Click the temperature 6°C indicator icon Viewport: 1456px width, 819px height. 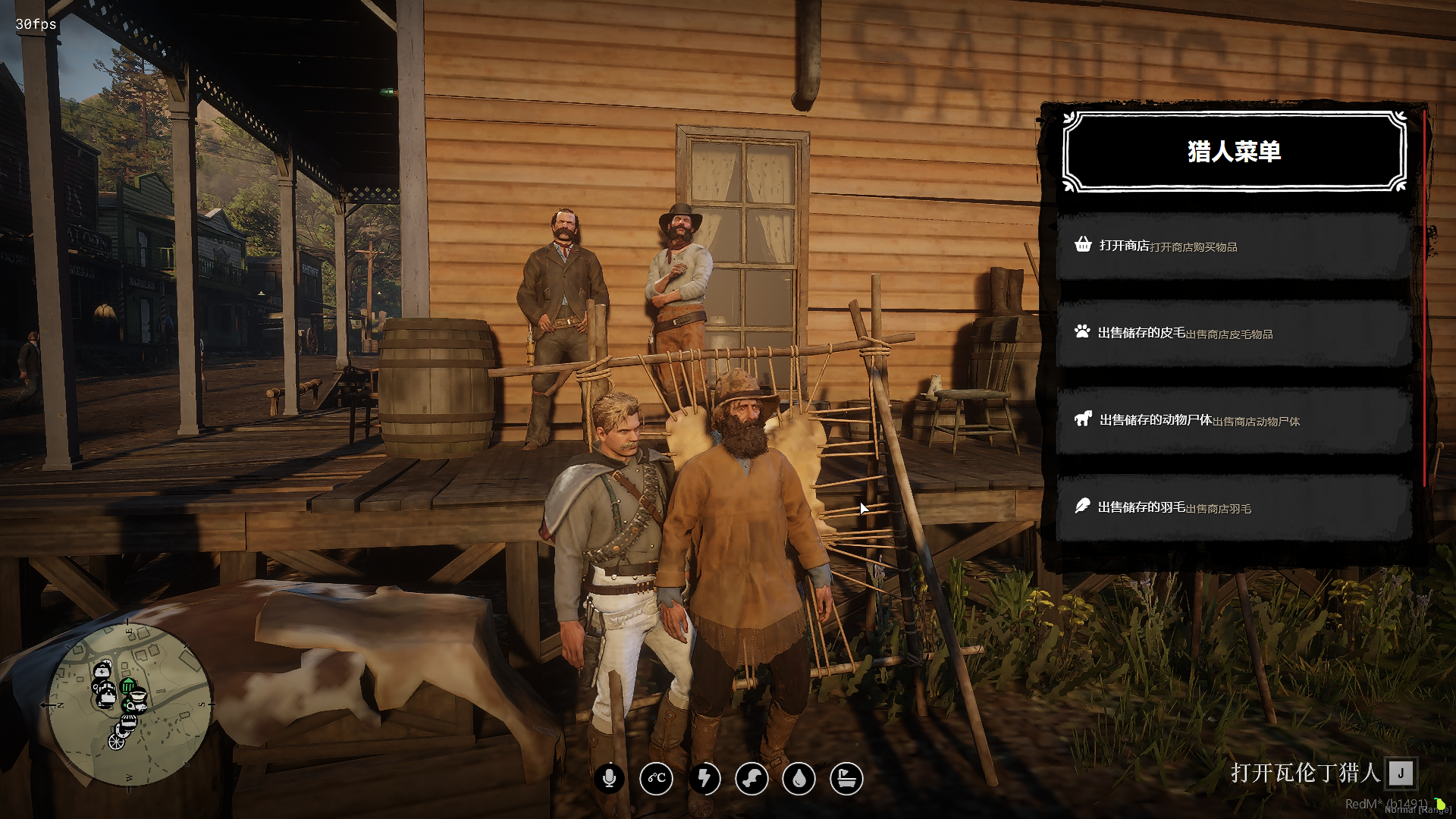(657, 778)
